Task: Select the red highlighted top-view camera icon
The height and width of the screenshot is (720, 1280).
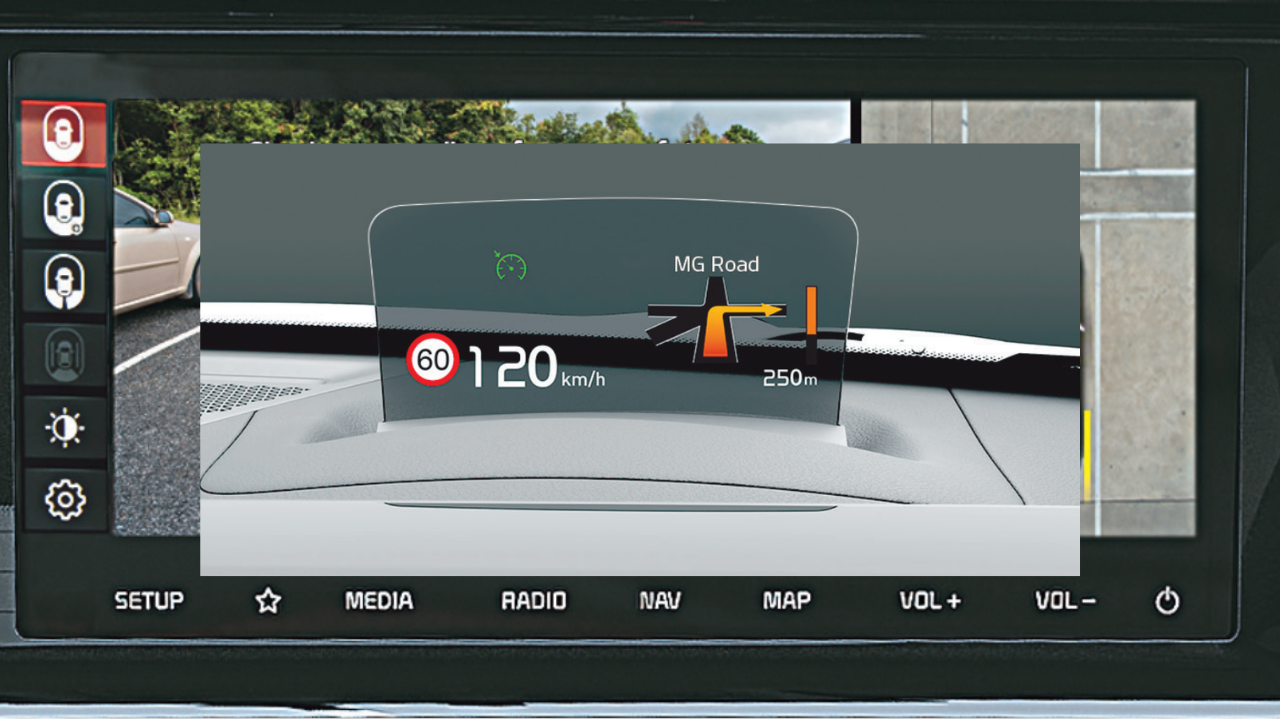Action: [65, 133]
